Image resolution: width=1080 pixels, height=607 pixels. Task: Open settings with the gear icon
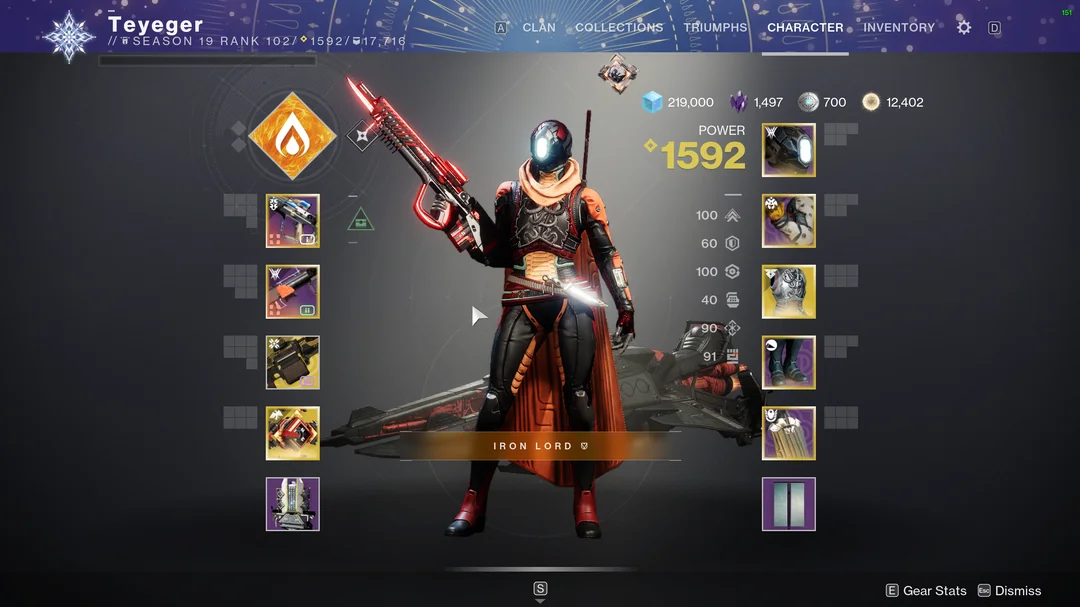click(964, 28)
